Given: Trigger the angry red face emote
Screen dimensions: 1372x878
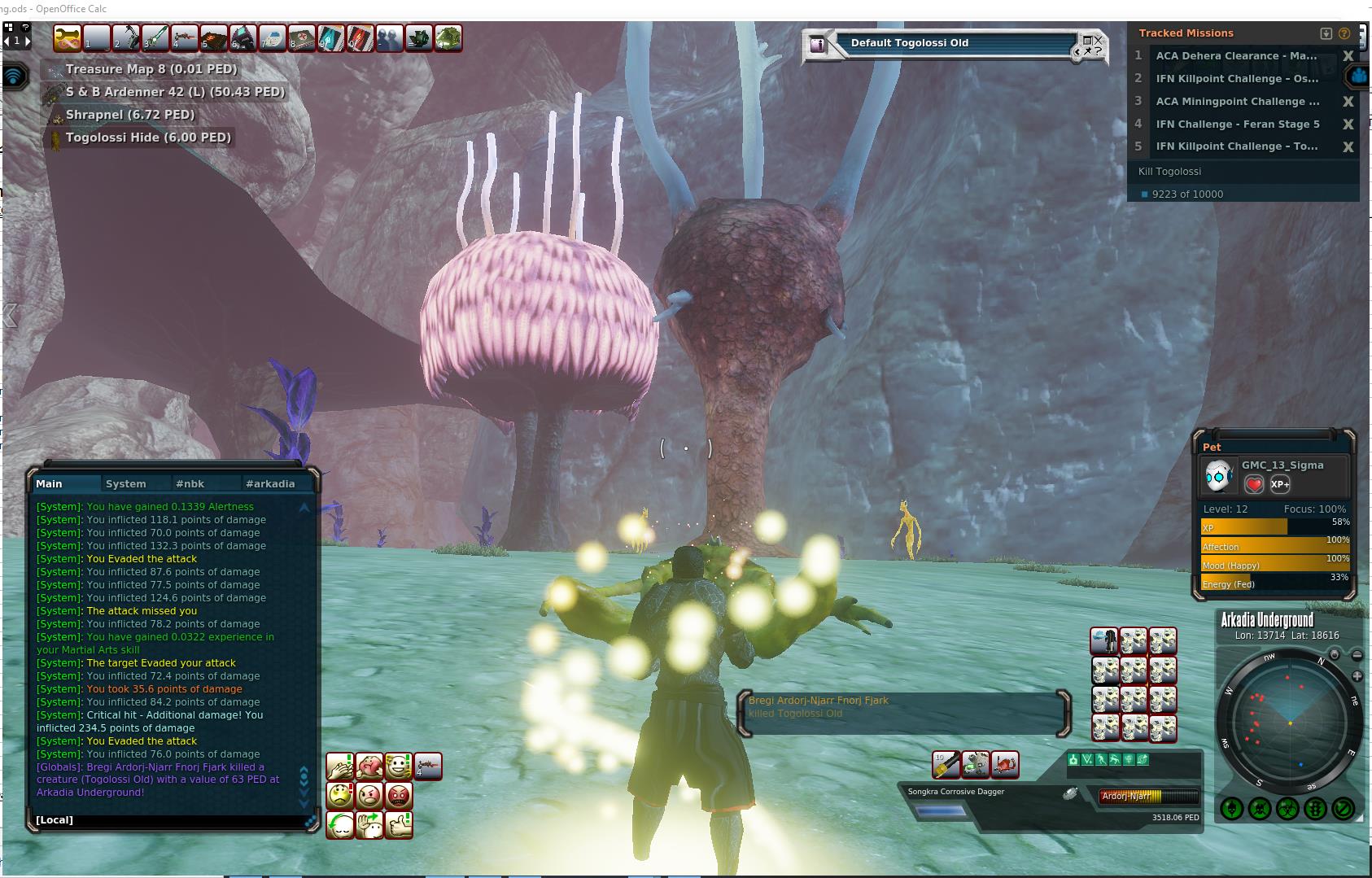Looking at the screenshot, I should click(x=399, y=795).
